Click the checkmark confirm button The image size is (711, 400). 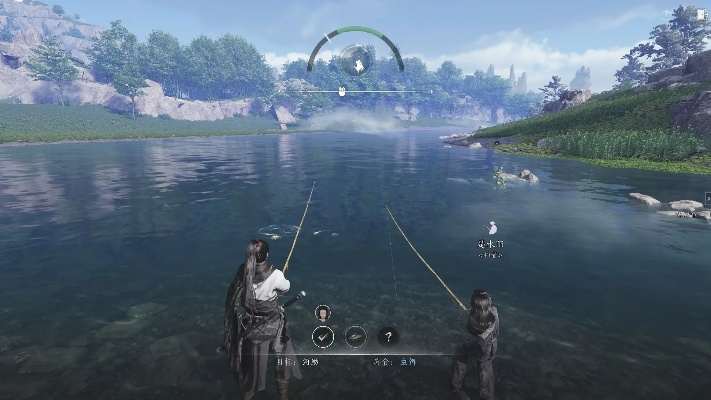click(x=323, y=336)
